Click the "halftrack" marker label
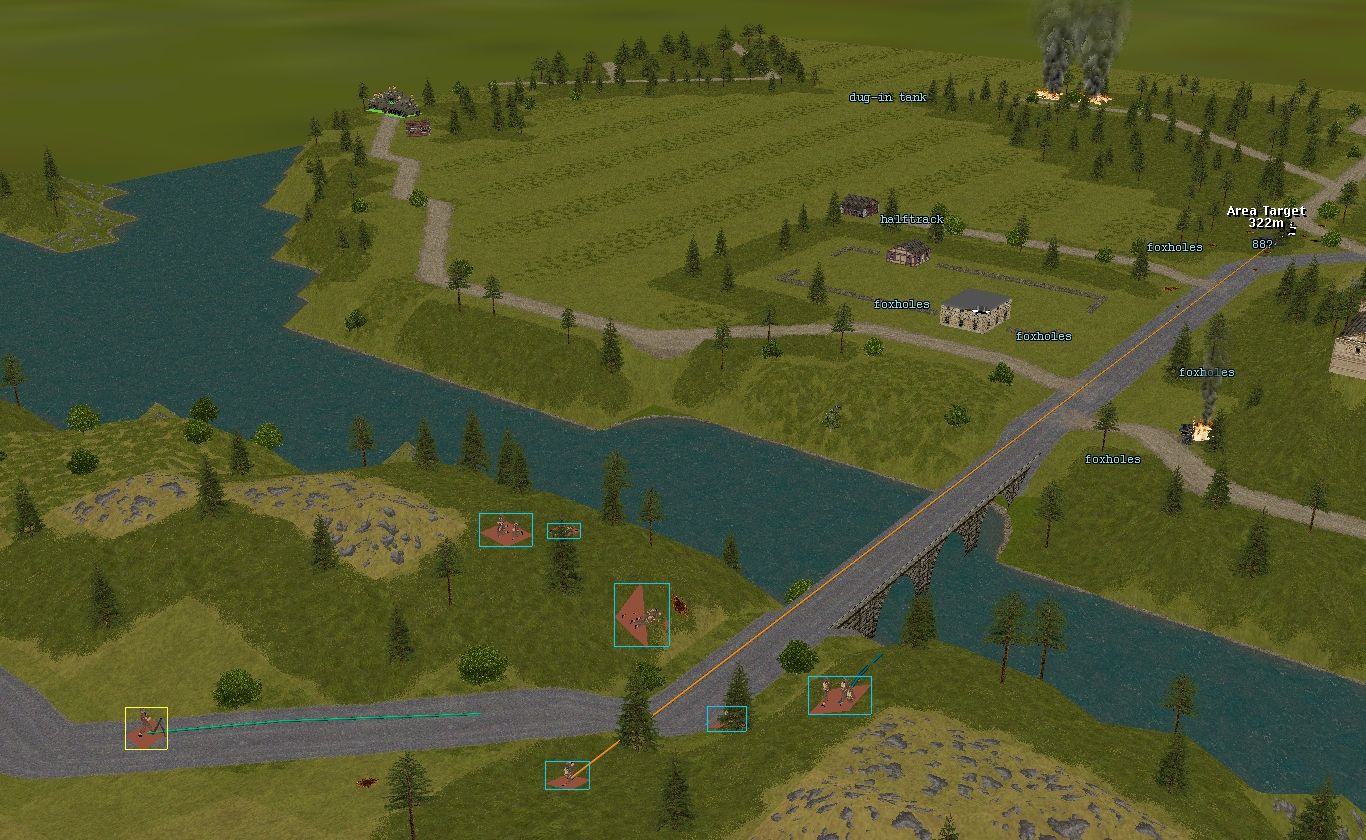 tap(911, 220)
